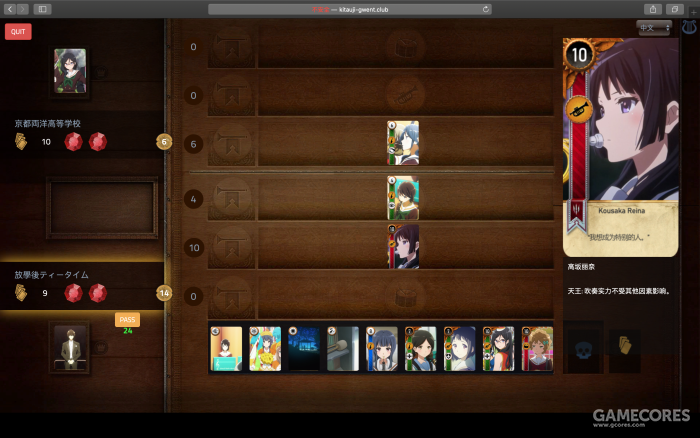Pick the grey scenery card in hand
This screenshot has height=438, width=700.
(x=343, y=348)
